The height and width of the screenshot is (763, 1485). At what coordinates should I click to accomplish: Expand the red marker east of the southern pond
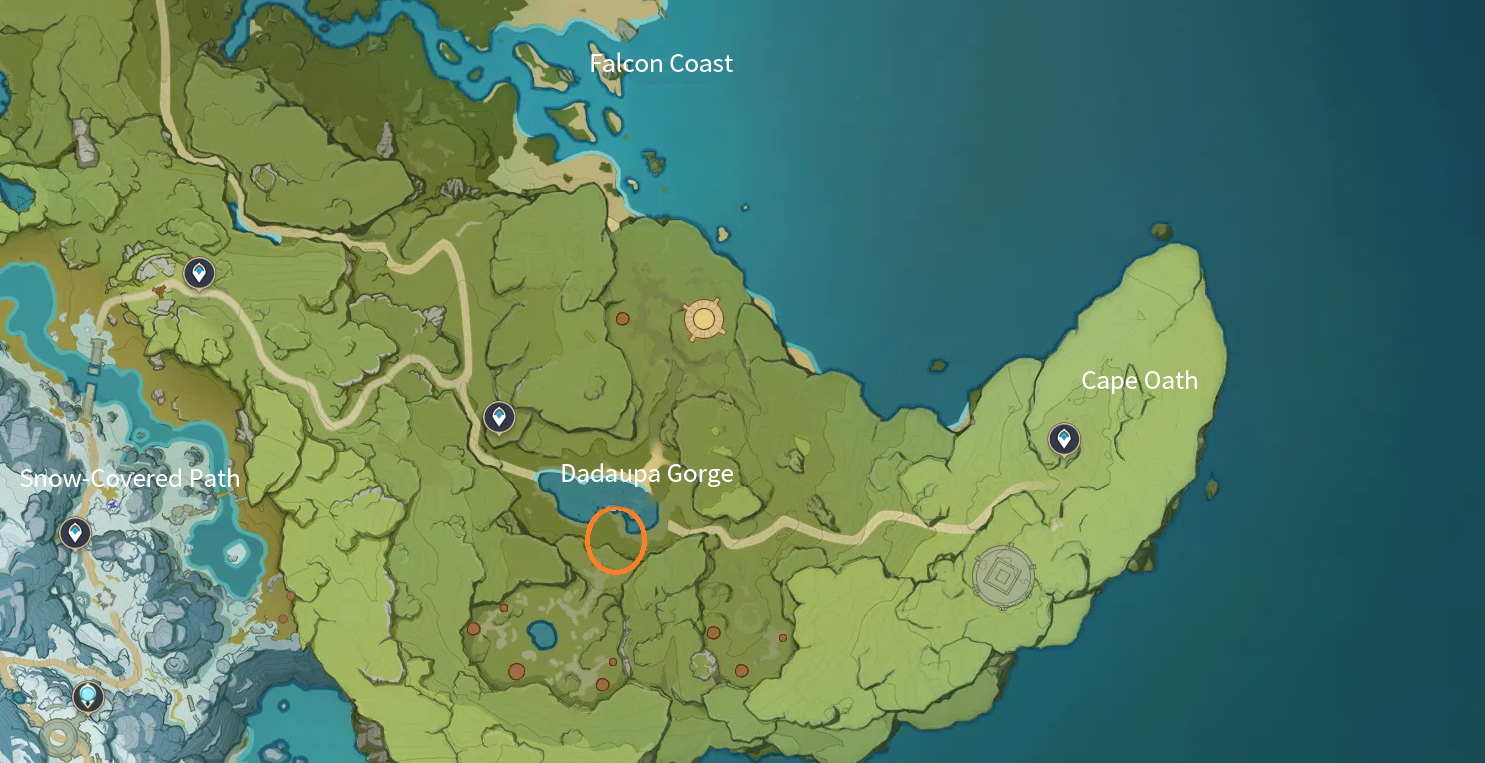(x=715, y=632)
